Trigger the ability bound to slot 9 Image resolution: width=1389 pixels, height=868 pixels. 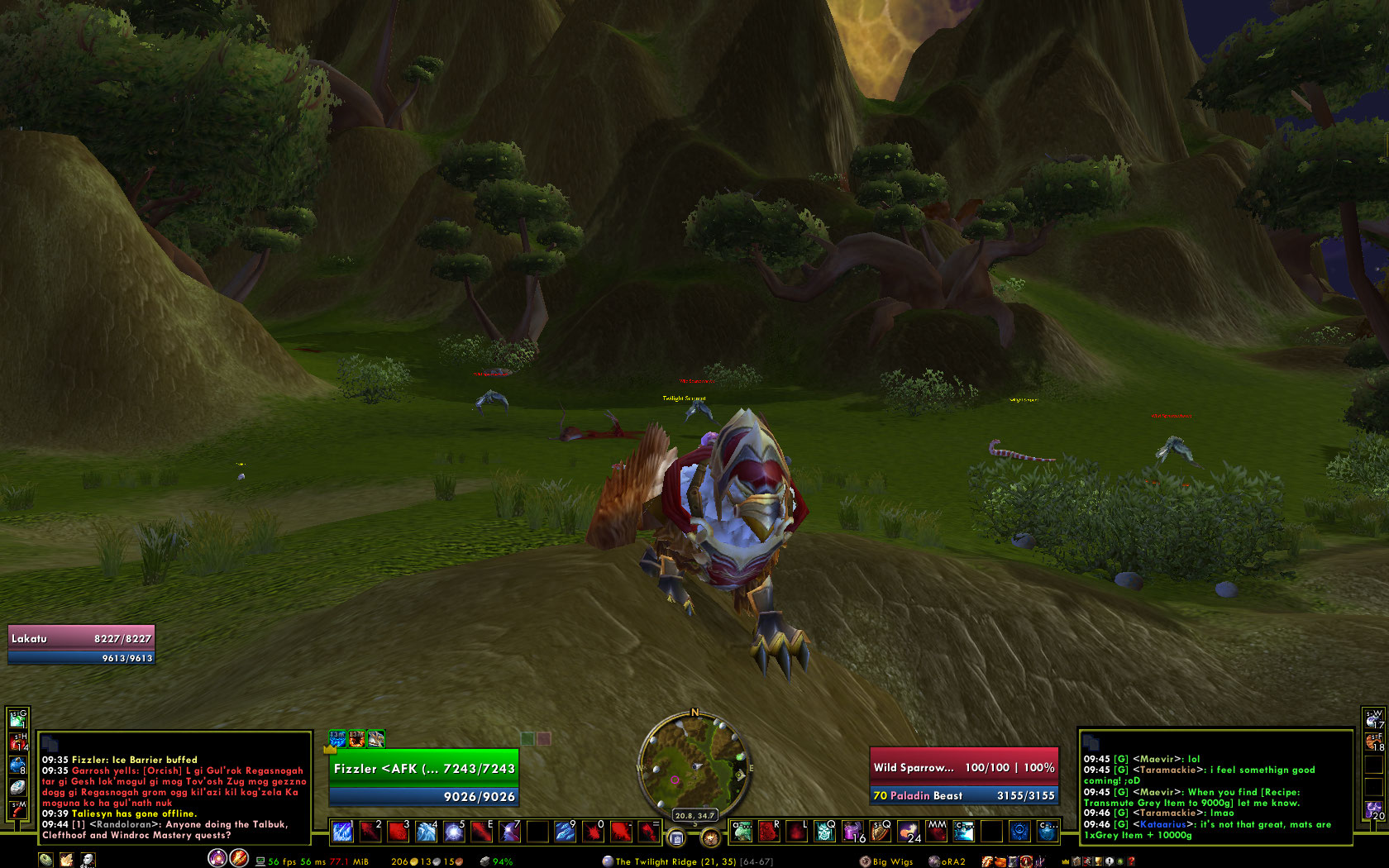pos(565,832)
